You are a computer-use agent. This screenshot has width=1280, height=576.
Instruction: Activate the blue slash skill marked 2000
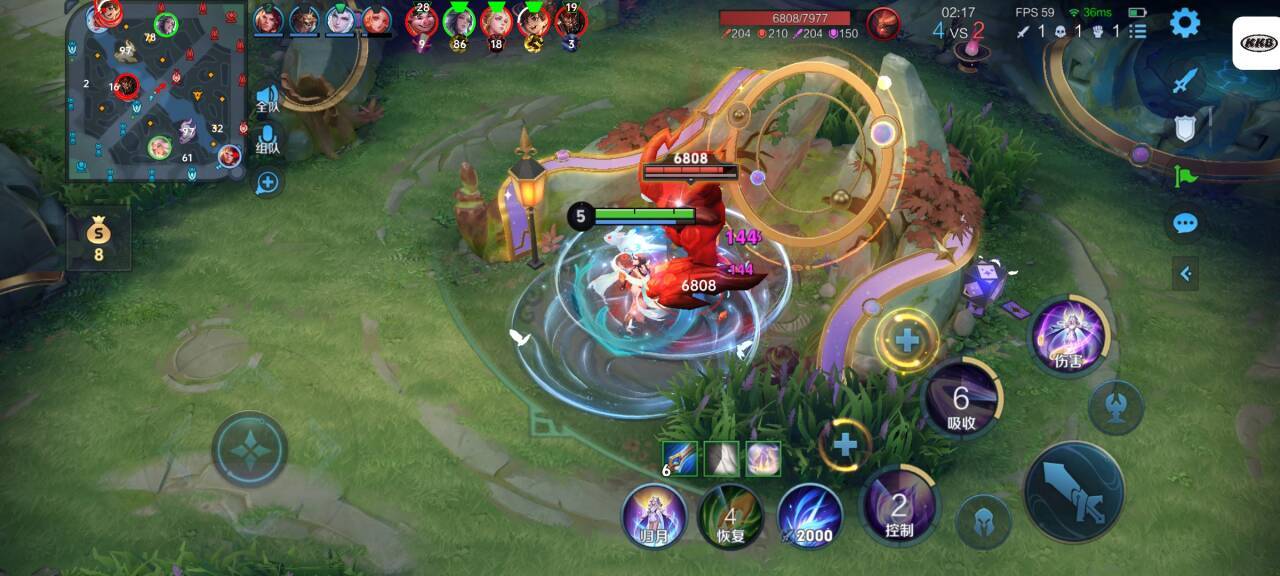click(809, 516)
